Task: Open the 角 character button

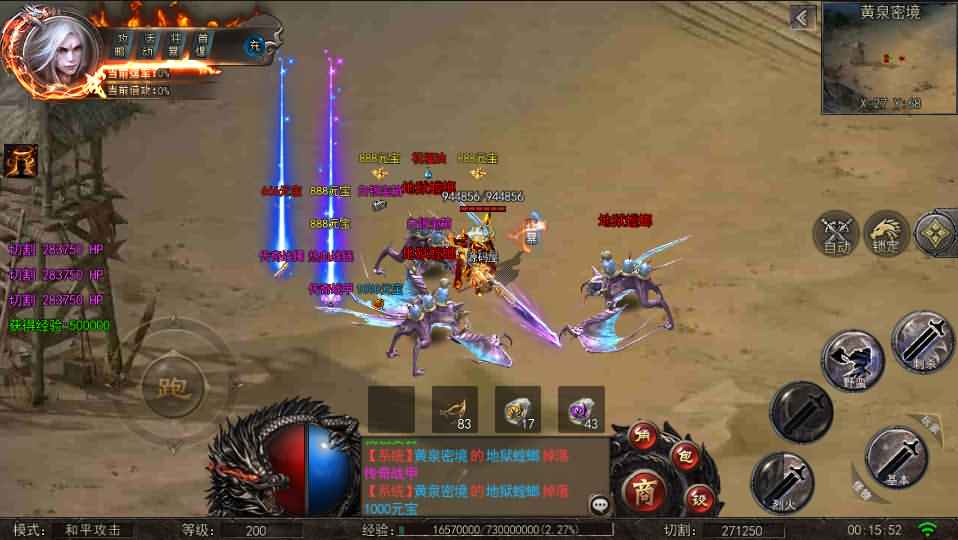Action: [645, 436]
